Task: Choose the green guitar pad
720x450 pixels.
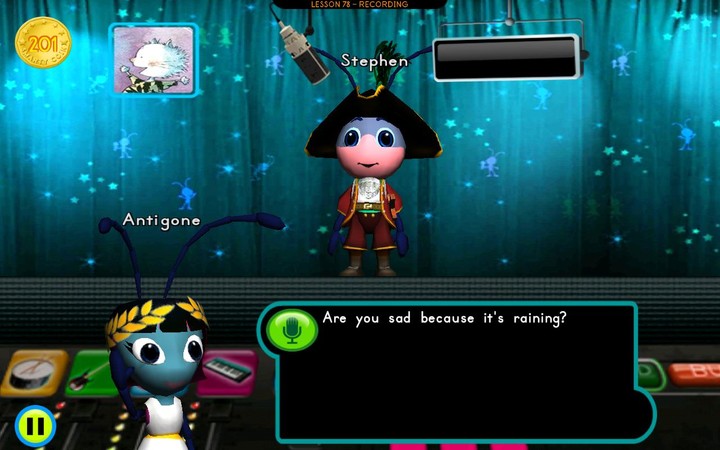Action: [92, 372]
